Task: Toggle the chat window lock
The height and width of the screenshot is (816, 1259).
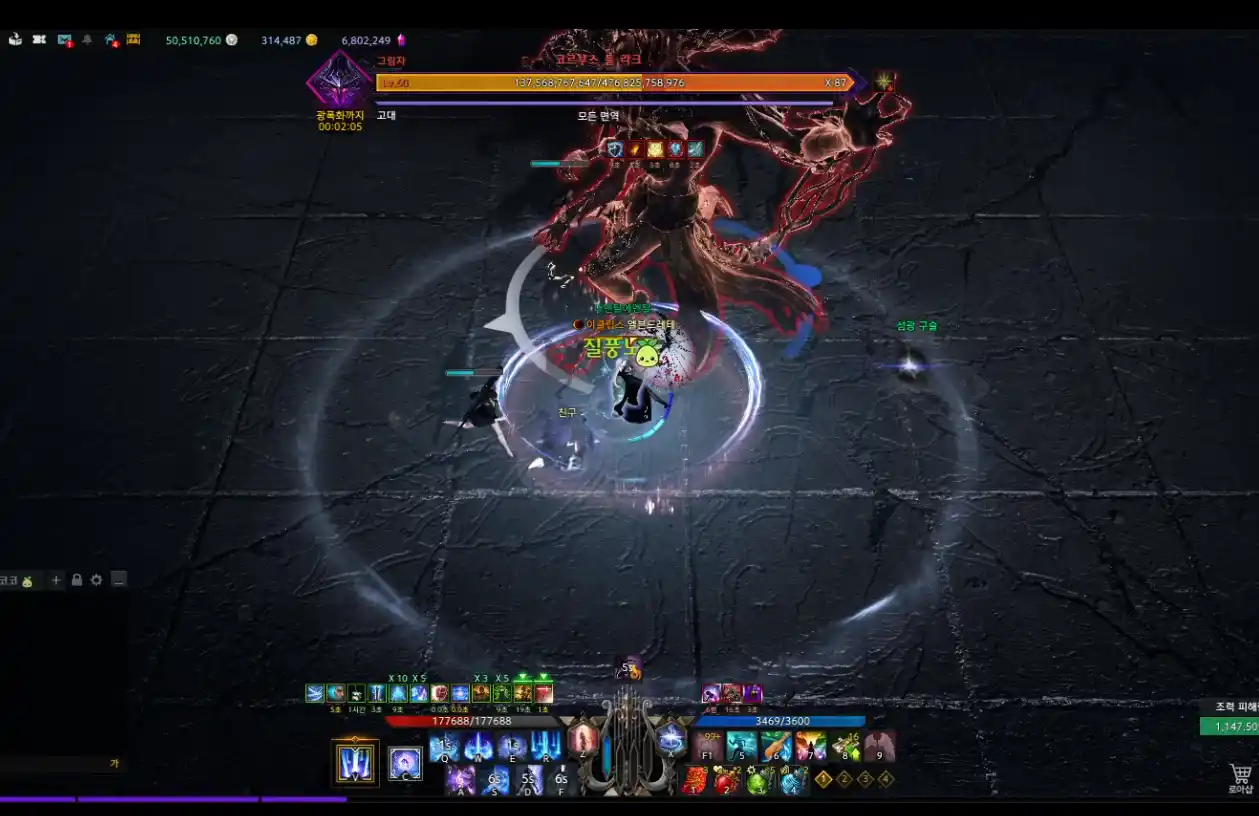Action: [x=76, y=580]
